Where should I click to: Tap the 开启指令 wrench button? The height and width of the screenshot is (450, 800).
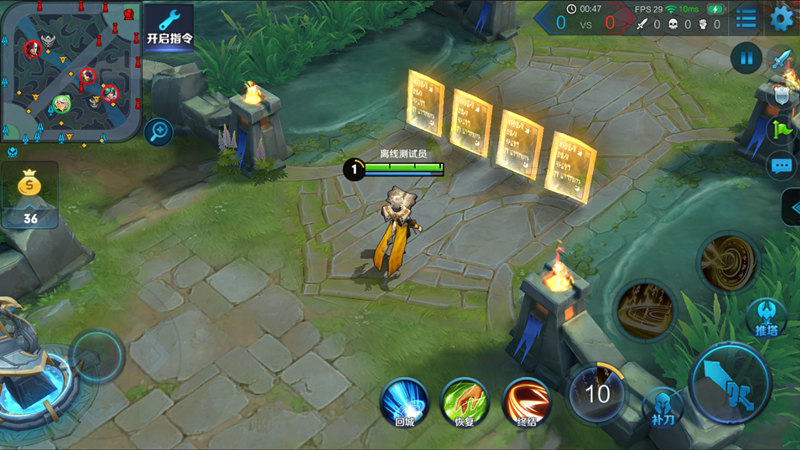pos(170,25)
